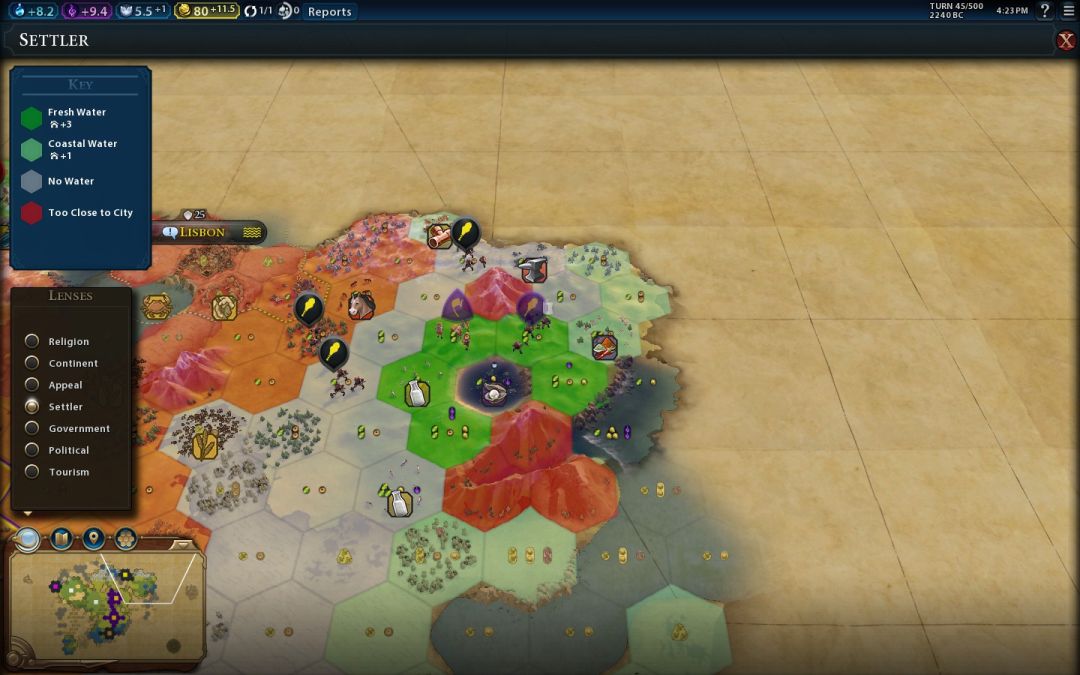Toggle the magnifying glass lens button
Image resolution: width=1080 pixels, height=675 pixels.
pos(27,540)
